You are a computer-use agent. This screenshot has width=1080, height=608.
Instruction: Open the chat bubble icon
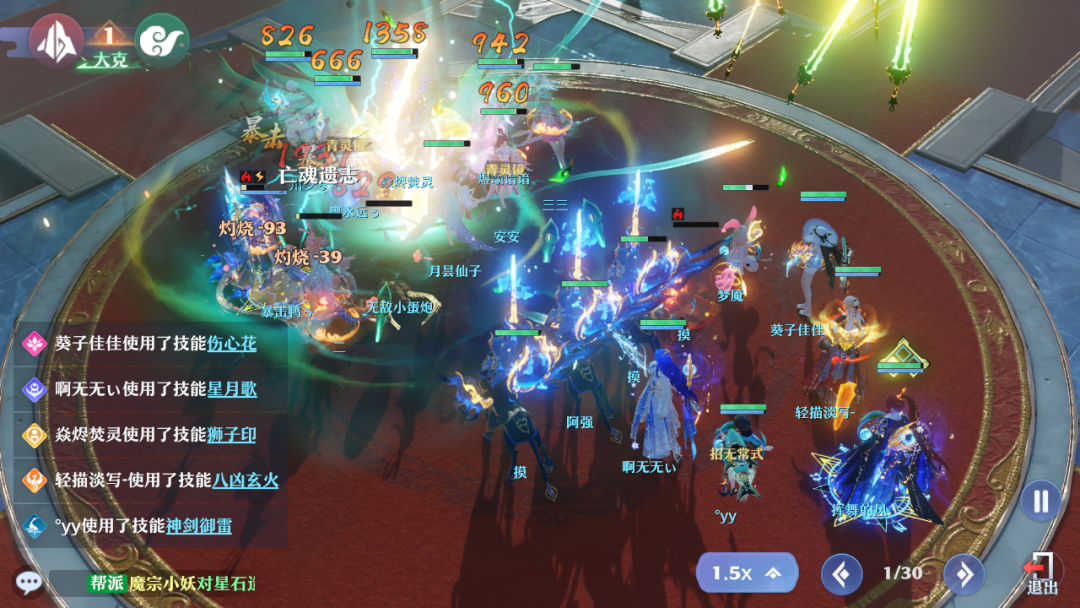(x=28, y=582)
